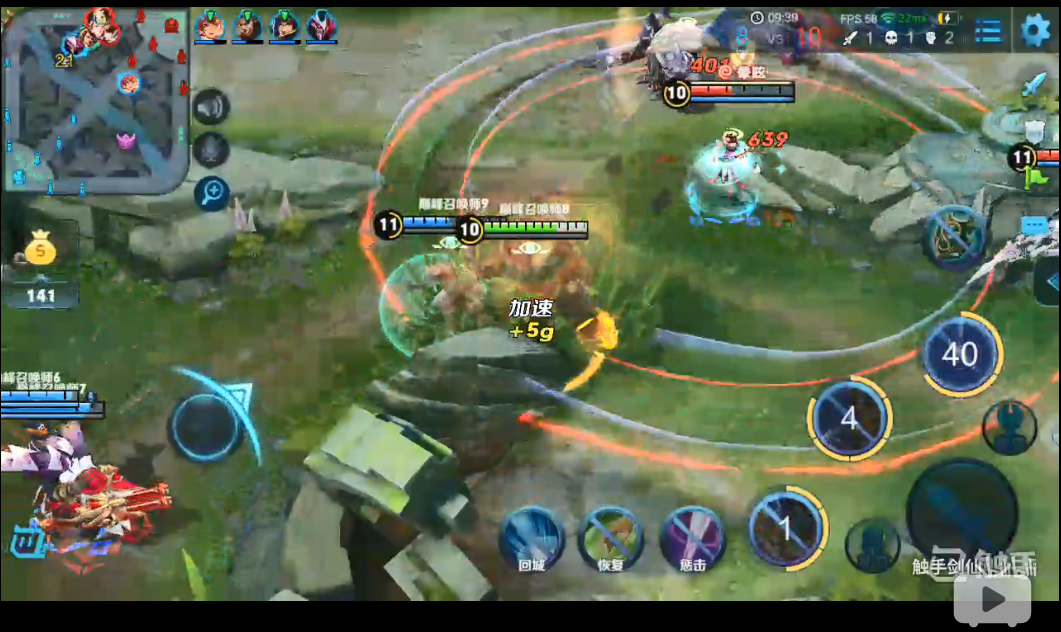Toggle the microphone button

(x=211, y=150)
